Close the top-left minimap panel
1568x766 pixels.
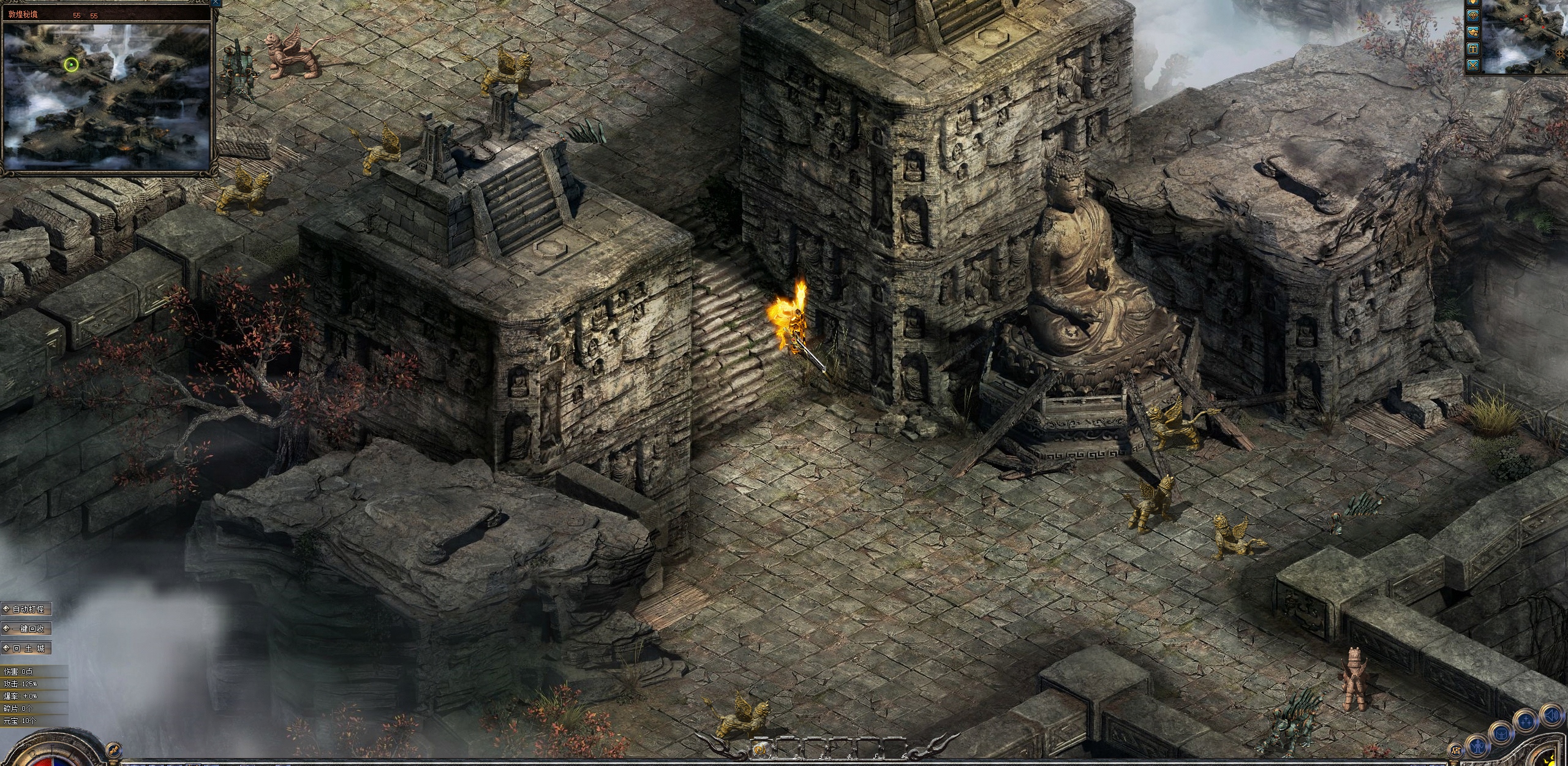(216, 3)
